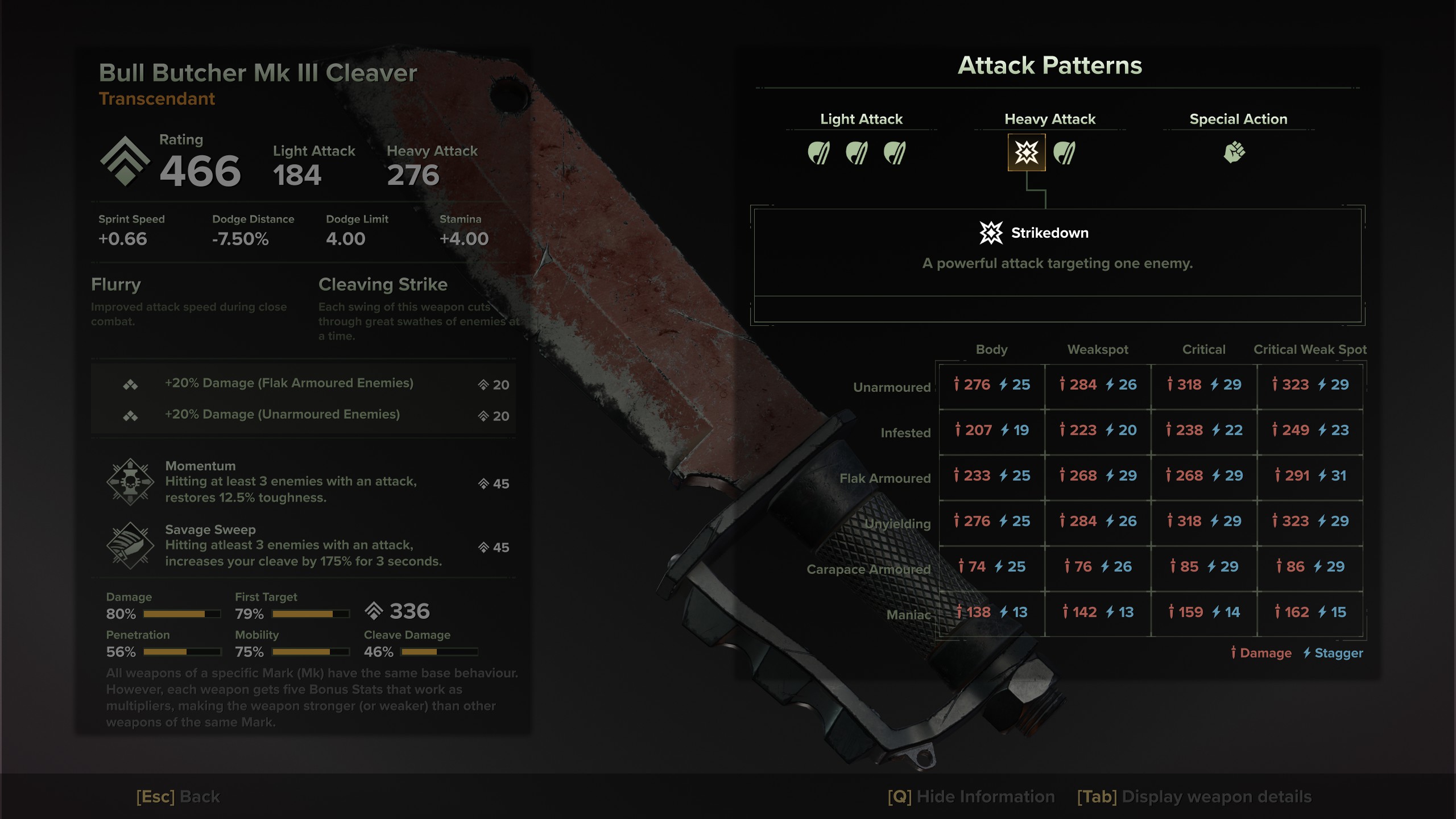Image resolution: width=1456 pixels, height=819 pixels.
Task: Go back with the Back button
Action: click(x=178, y=796)
